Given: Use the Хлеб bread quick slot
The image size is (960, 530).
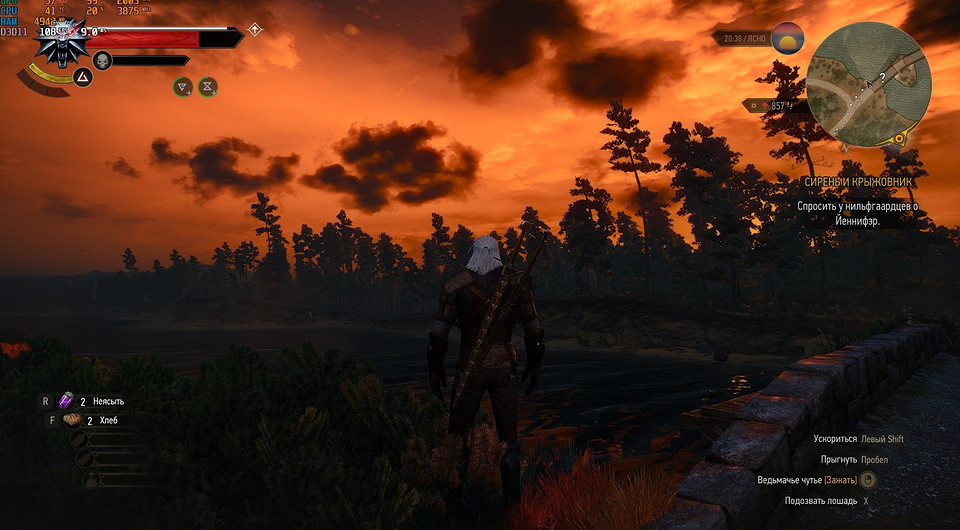Looking at the screenshot, I should (72, 421).
